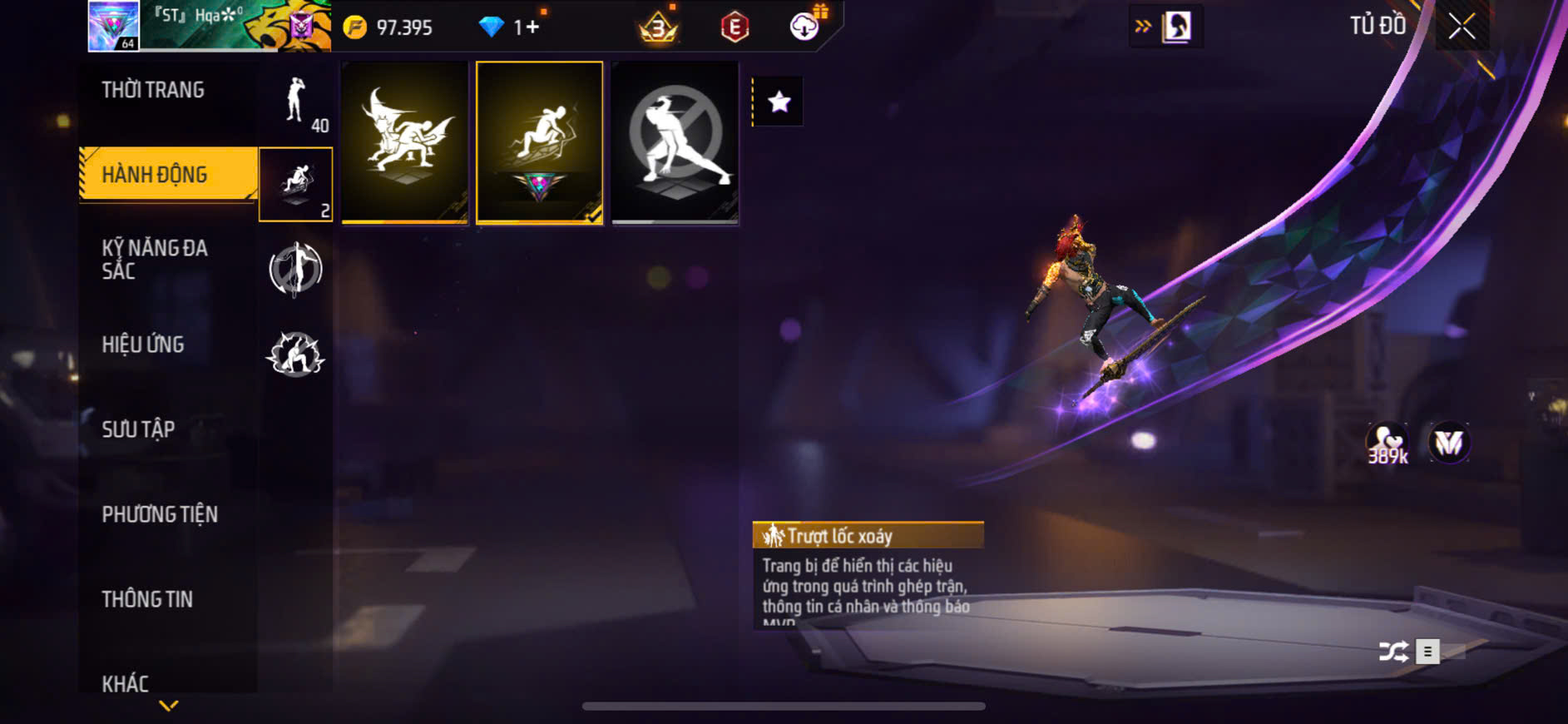The image size is (1568, 724).
Task: Toggle the star favorites filter
Action: [779, 102]
